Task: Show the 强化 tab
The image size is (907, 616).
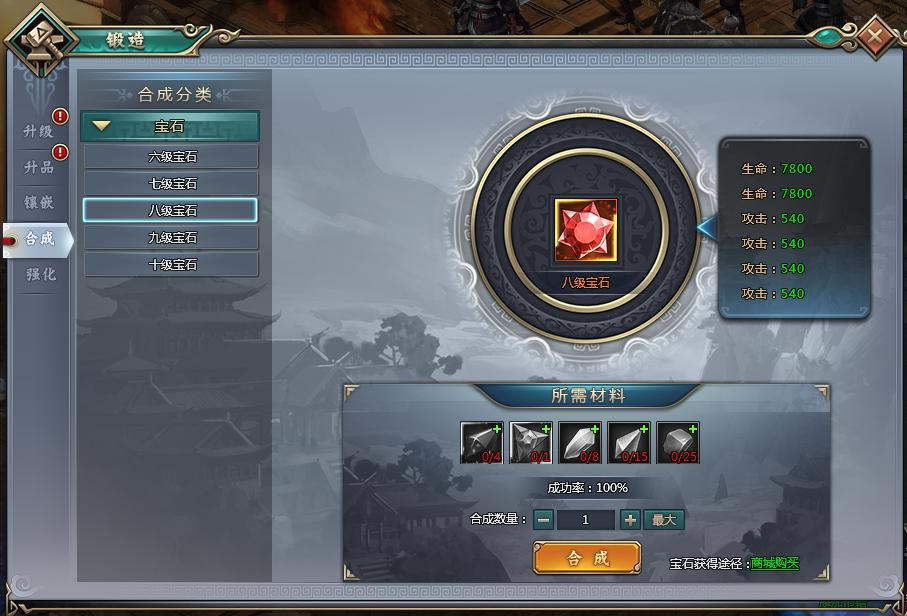Action: [x=40, y=274]
